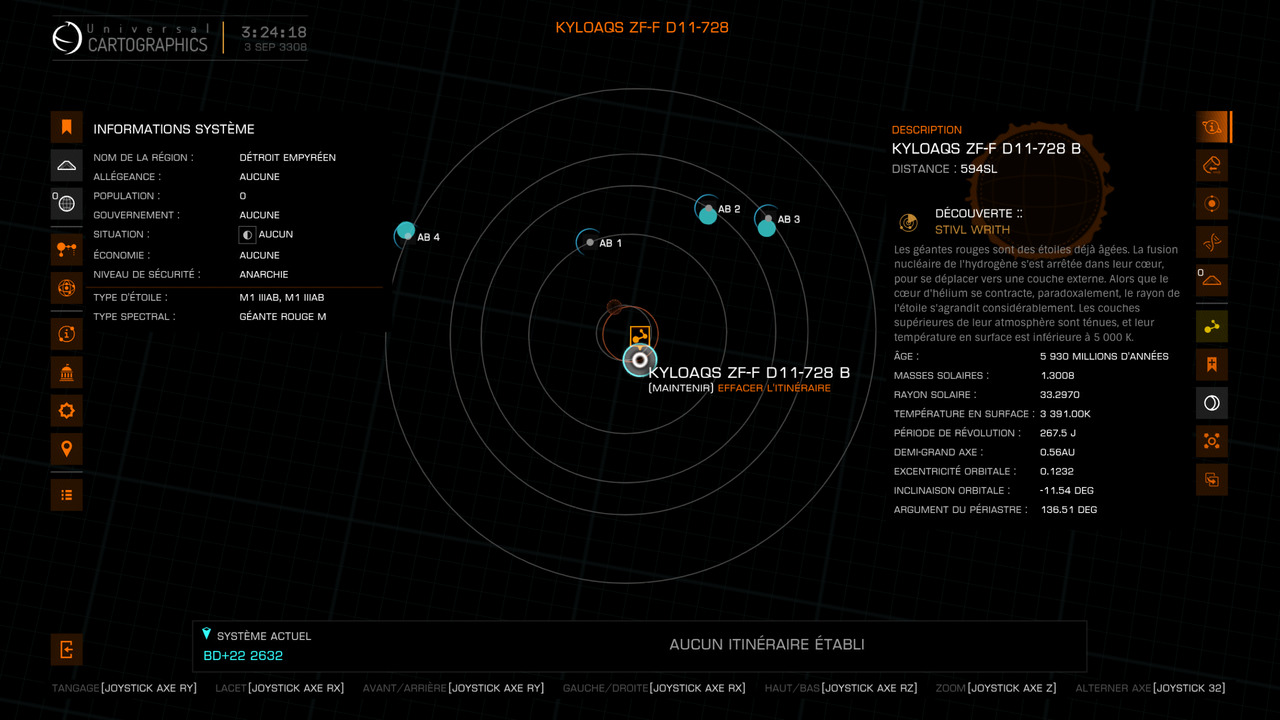Select the globe icon in left sidebar
This screenshot has width=1280, height=720.
pyautogui.click(x=67, y=204)
